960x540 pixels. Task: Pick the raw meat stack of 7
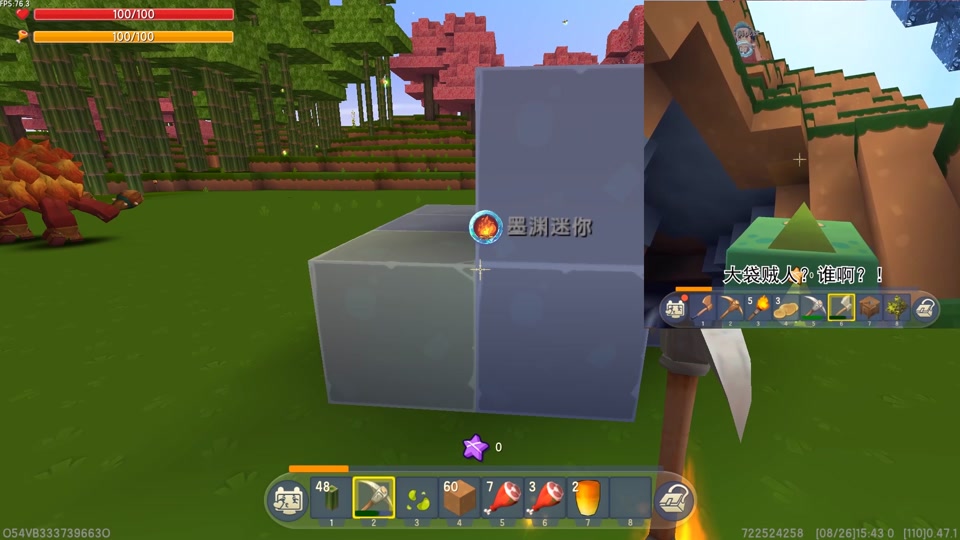(x=502, y=497)
